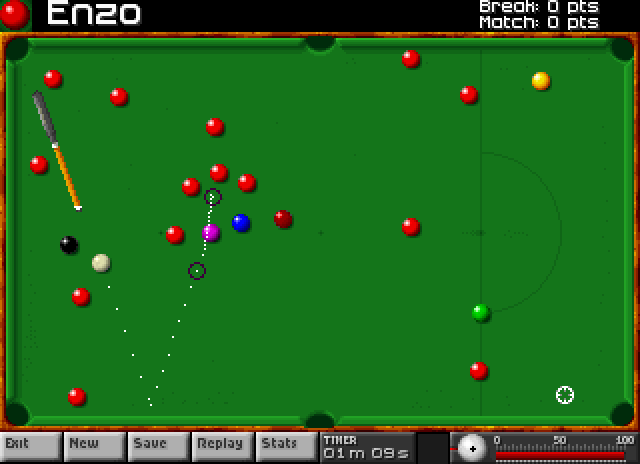640x464 pixels.
Task: Set spin on the white cue ball icon
Action: [471, 447]
